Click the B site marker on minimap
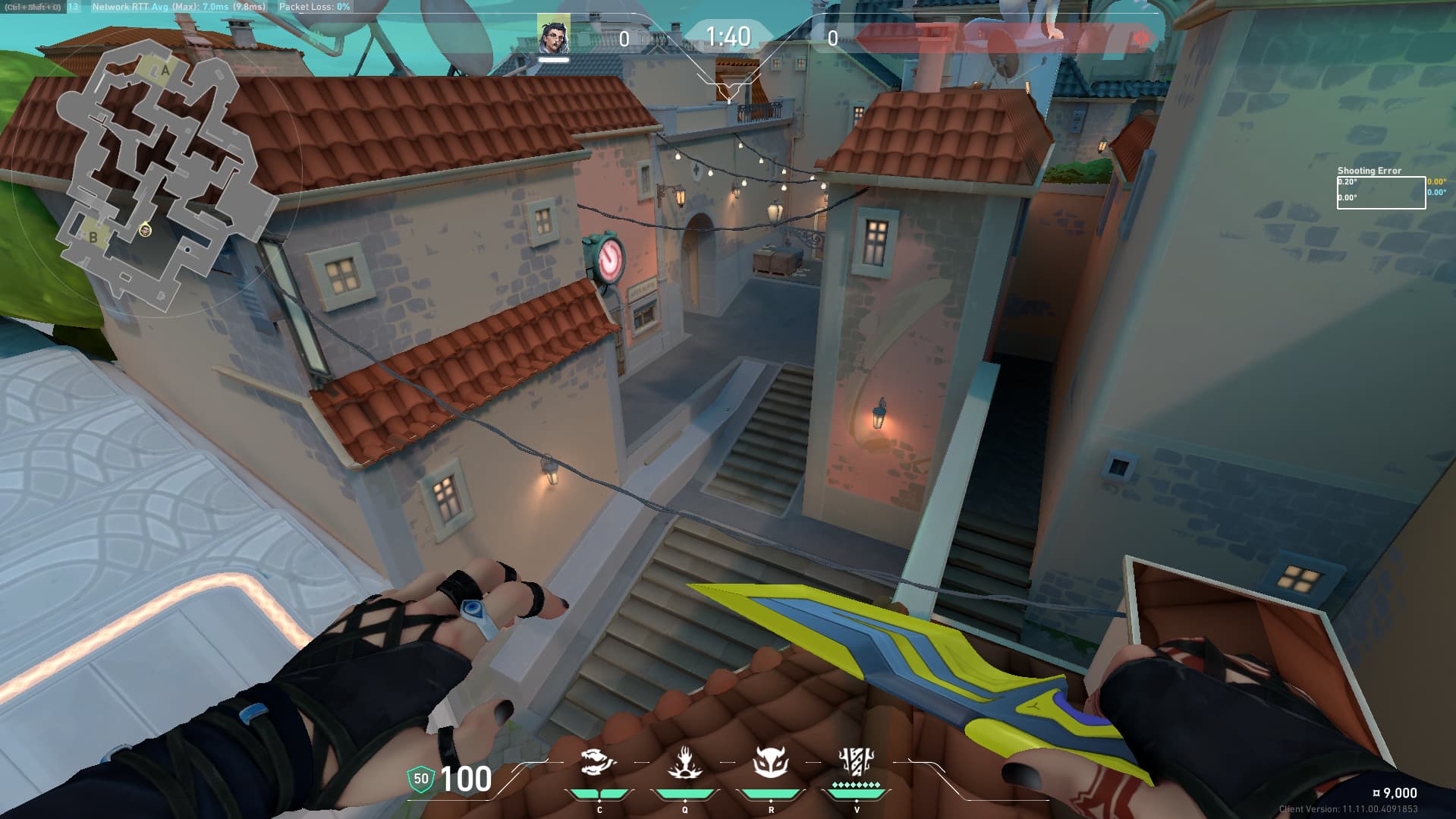1456x819 pixels. coord(93,237)
